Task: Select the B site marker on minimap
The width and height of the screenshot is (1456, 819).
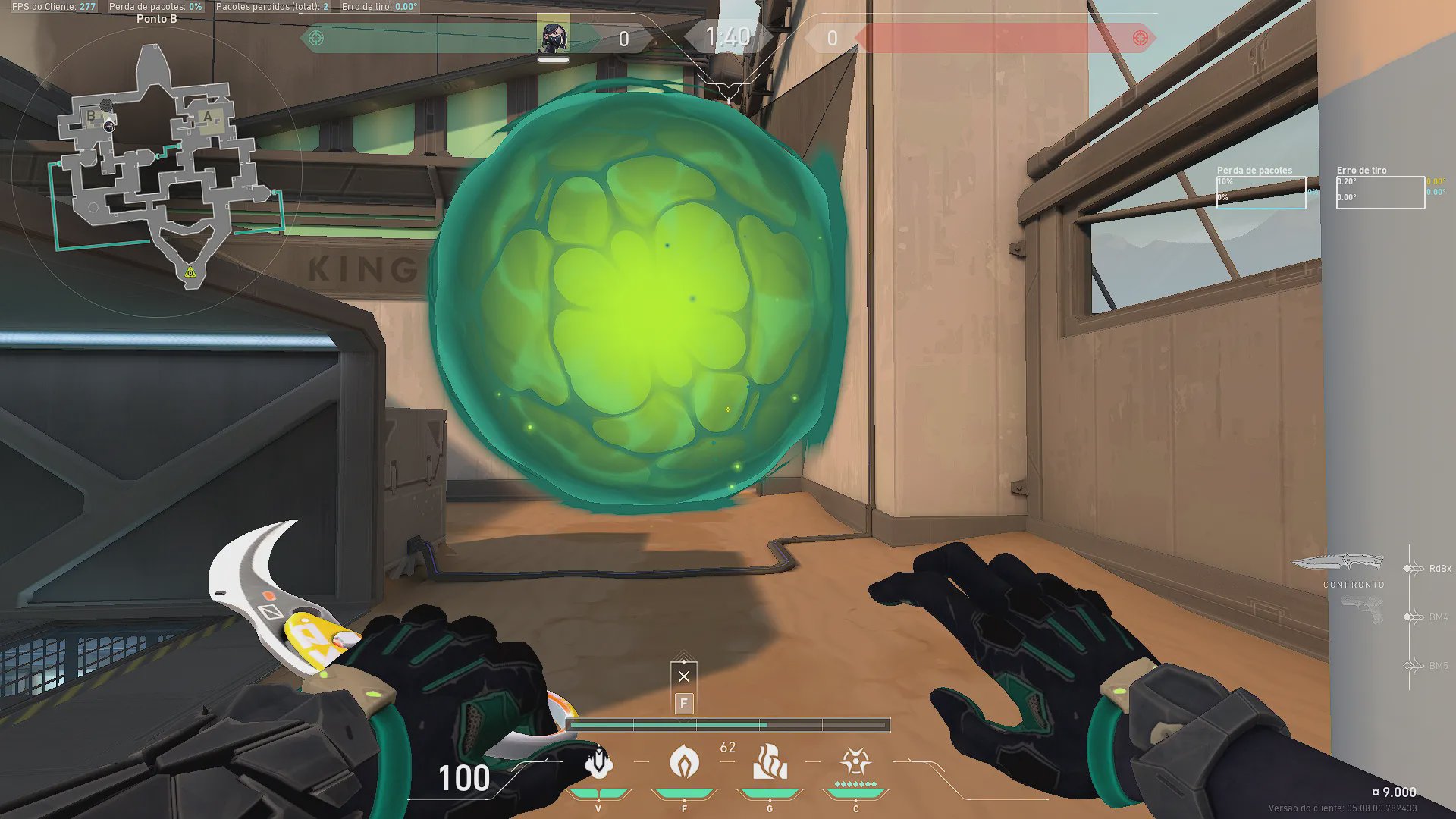Action: pyautogui.click(x=92, y=116)
